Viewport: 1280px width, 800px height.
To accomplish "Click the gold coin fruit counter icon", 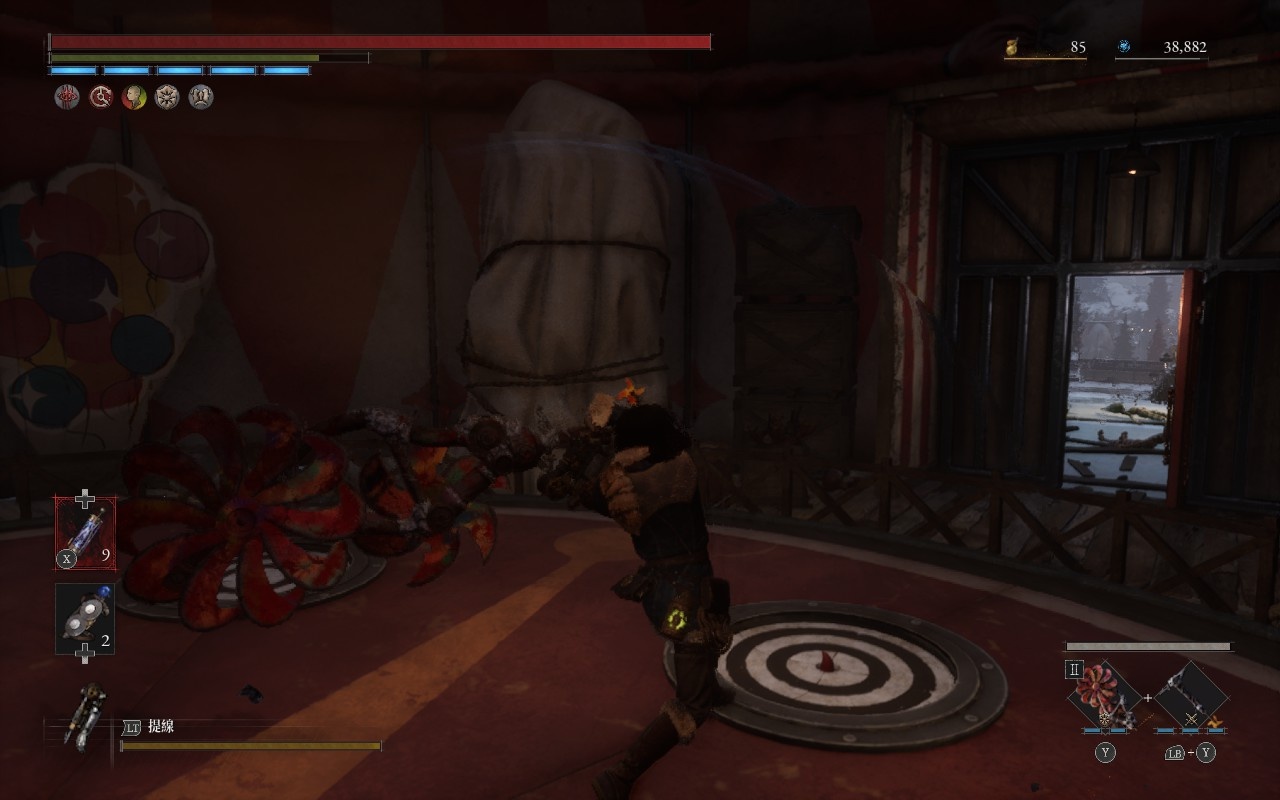I will tap(1012, 46).
